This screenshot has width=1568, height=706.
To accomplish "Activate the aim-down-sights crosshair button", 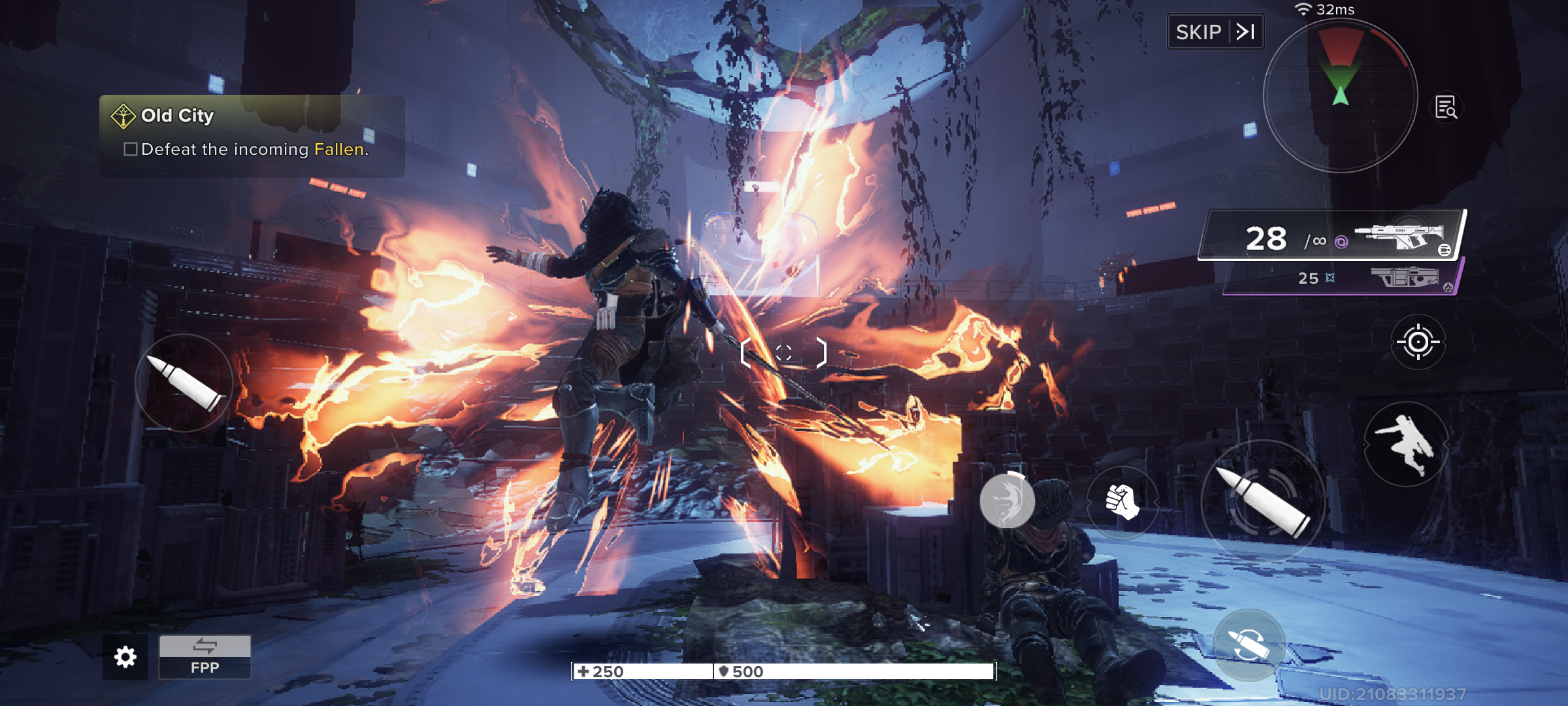I will coord(1418,342).
